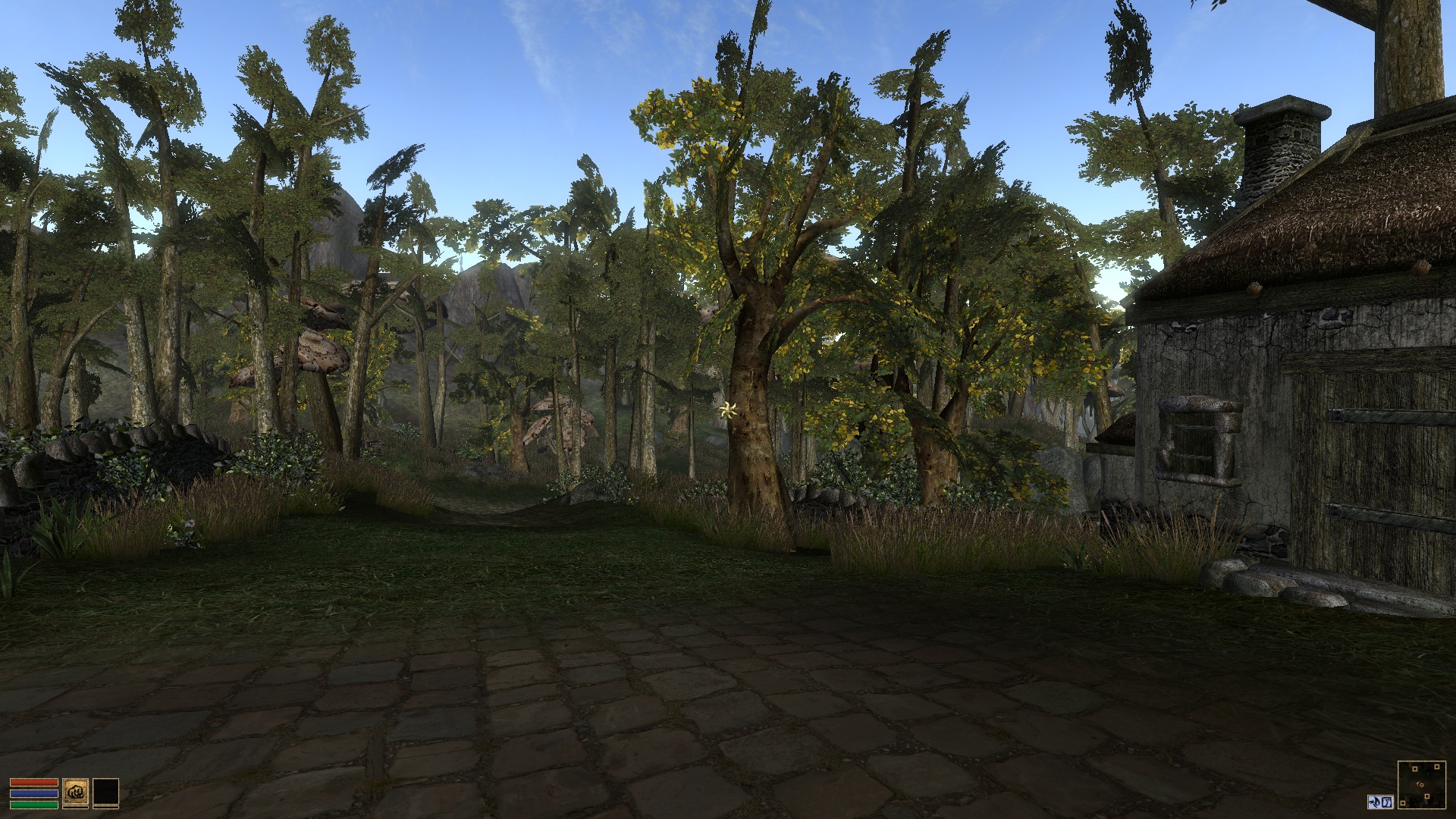Screen dimensions: 1456x819
Task: Select the hand-to-hand fist weapon icon
Action: 75,792
